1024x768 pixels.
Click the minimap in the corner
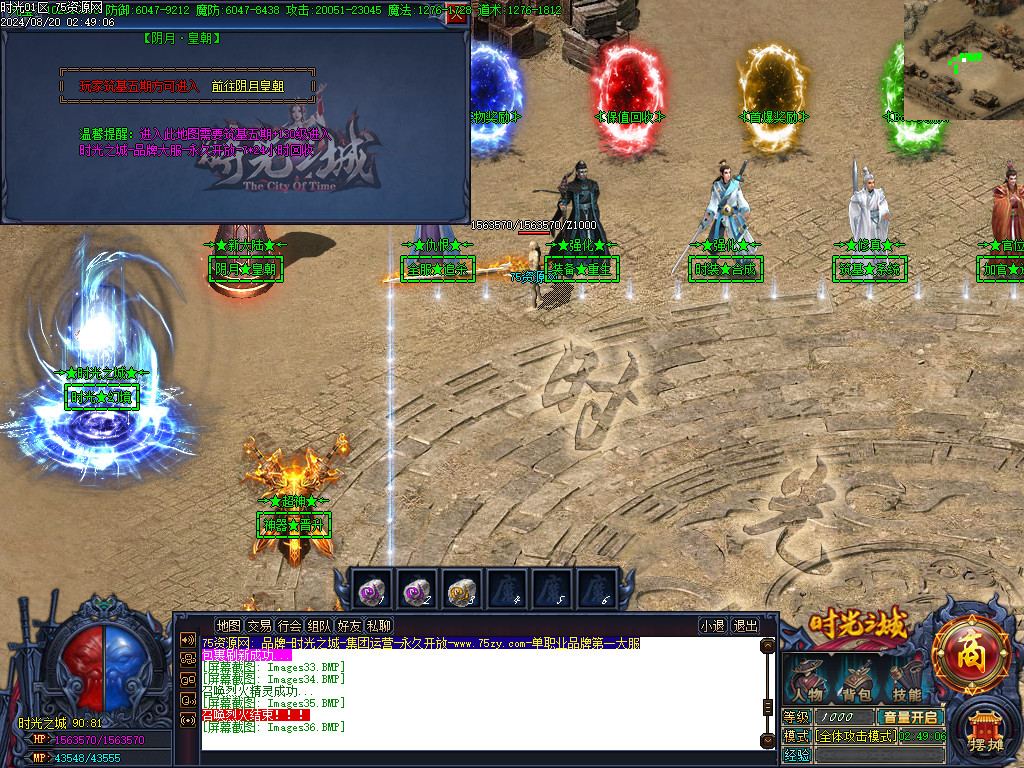(963, 60)
